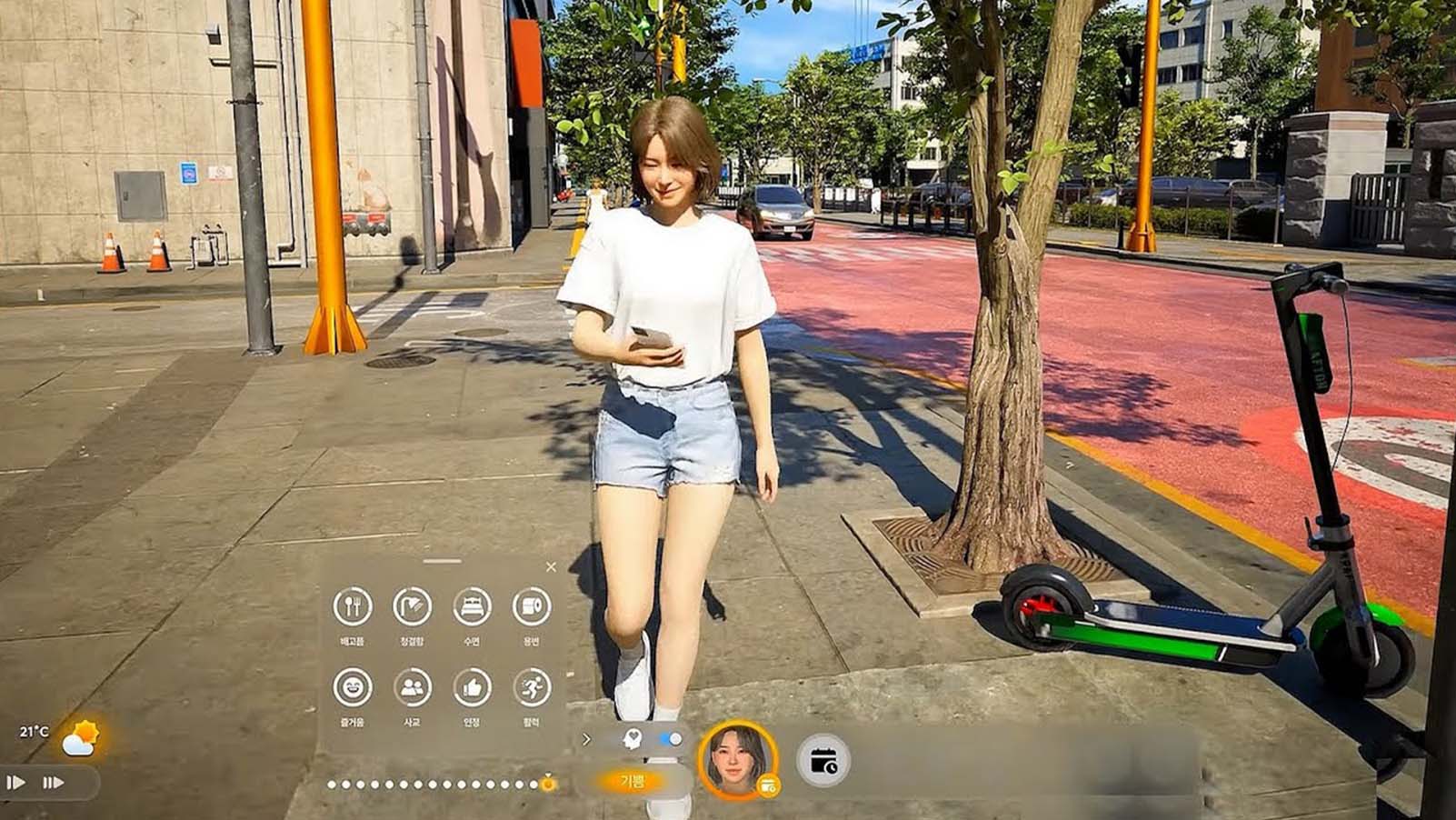Image resolution: width=1456 pixels, height=820 pixels.
Task: Expand the arrow left of the head icon
Action: 586,739
